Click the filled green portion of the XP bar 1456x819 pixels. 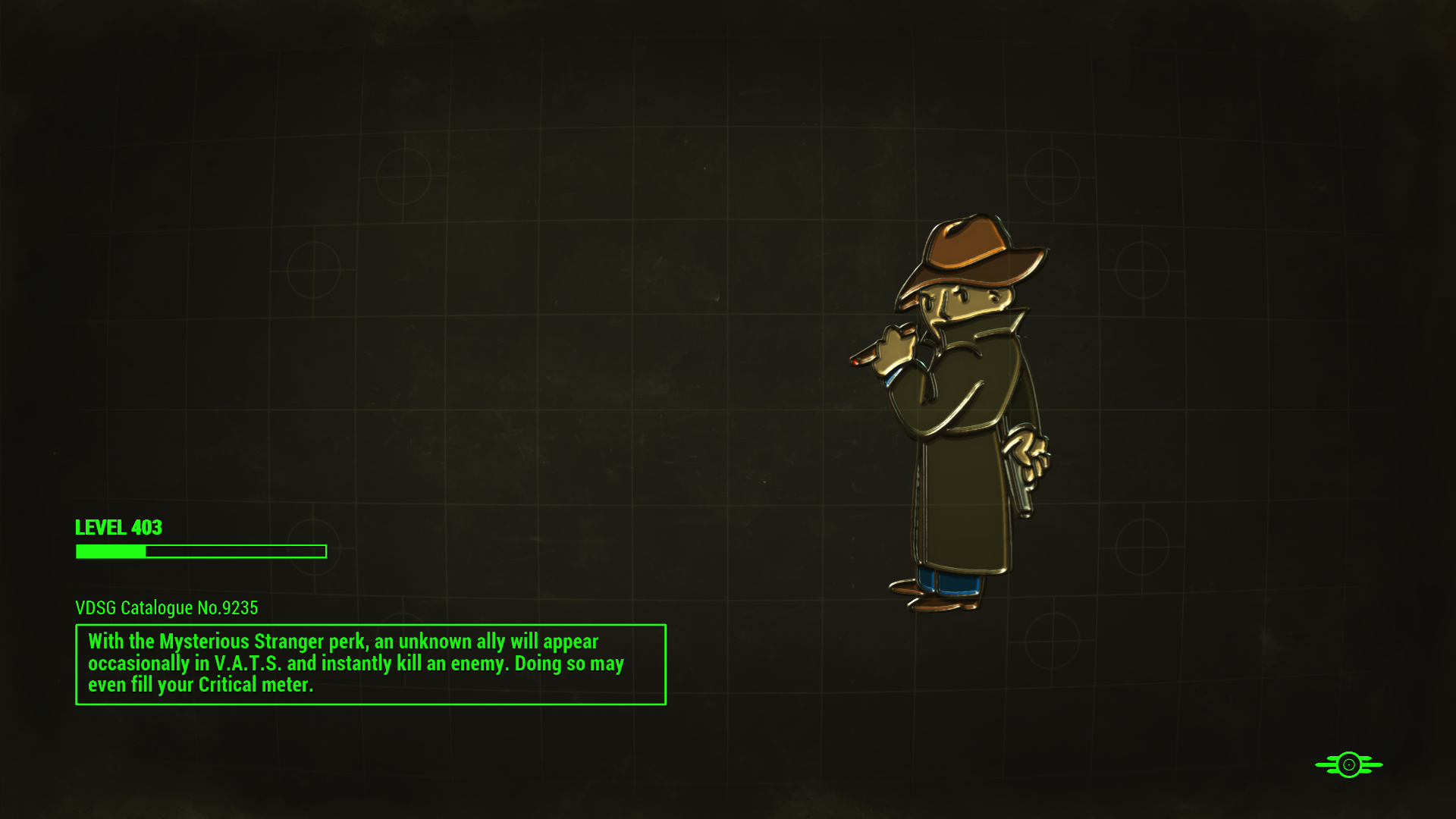tap(109, 552)
